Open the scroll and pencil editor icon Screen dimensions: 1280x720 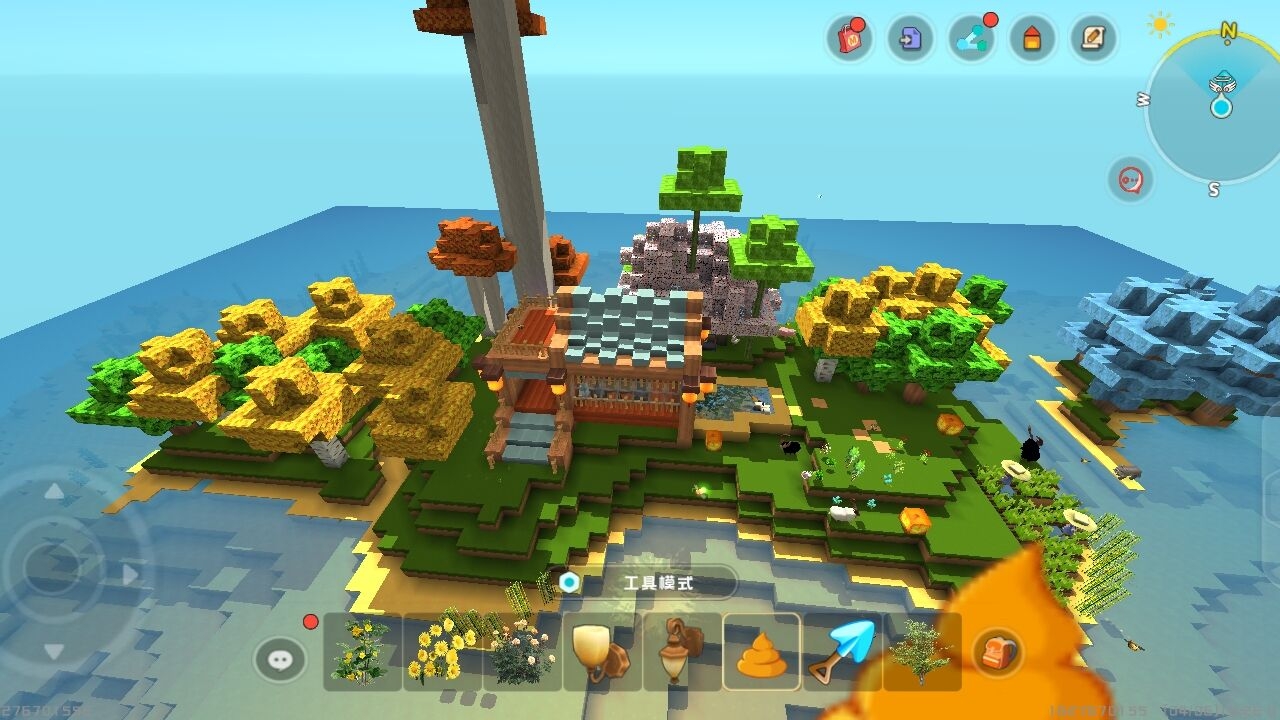[1092, 39]
